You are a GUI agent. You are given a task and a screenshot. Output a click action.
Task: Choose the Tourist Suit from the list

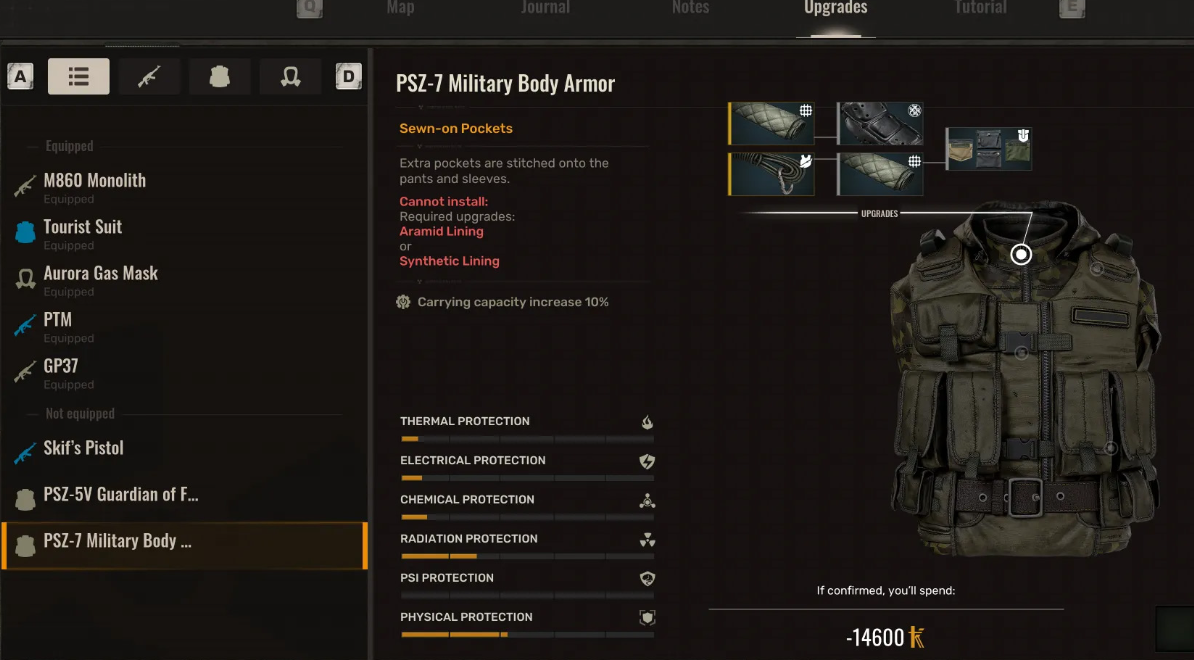pyautogui.click(x=83, y=228)
